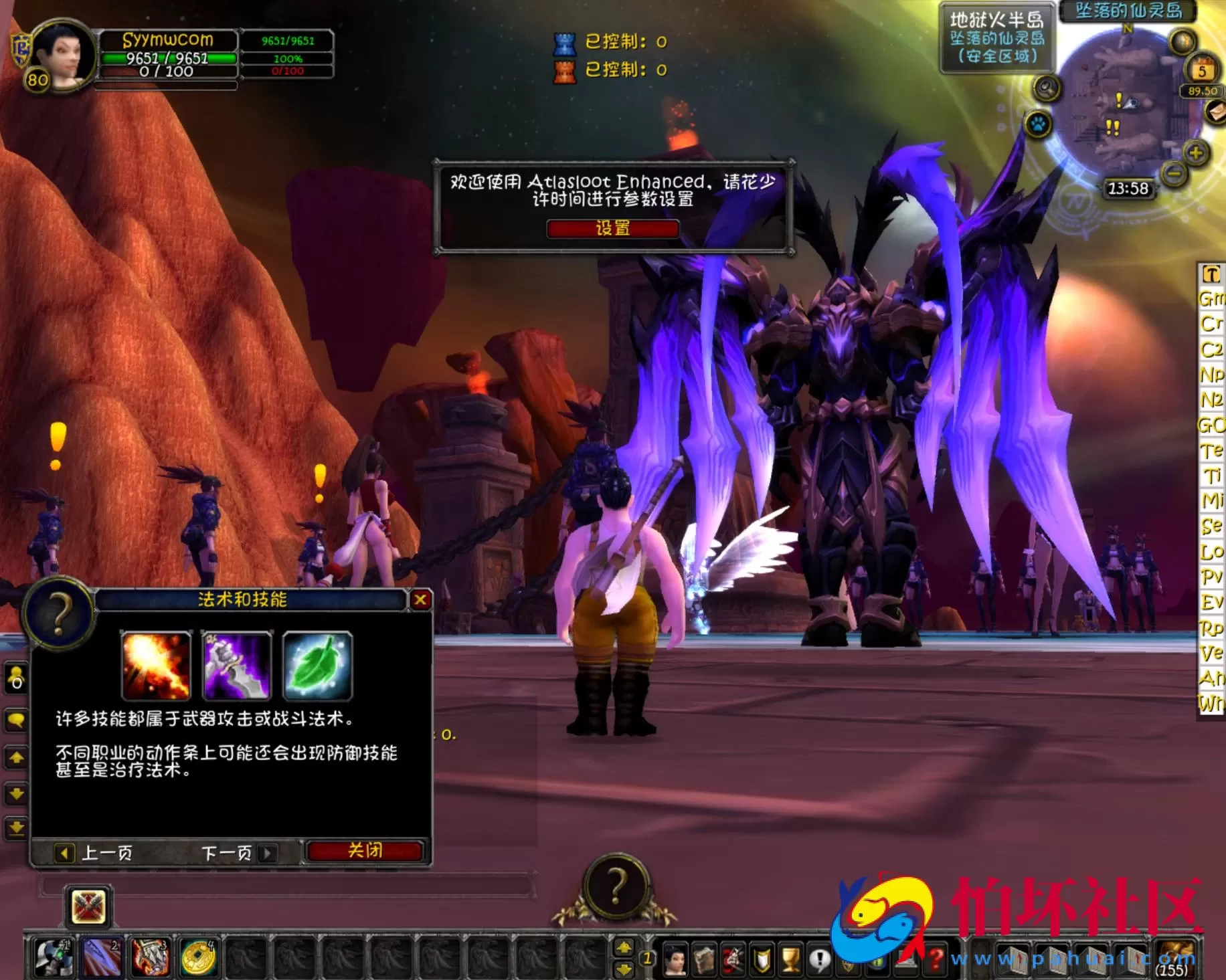This screenshot has height=980, width=1226.
Task: Click the 设置 button in AtlasLoot popup
Action: point(612,230)
